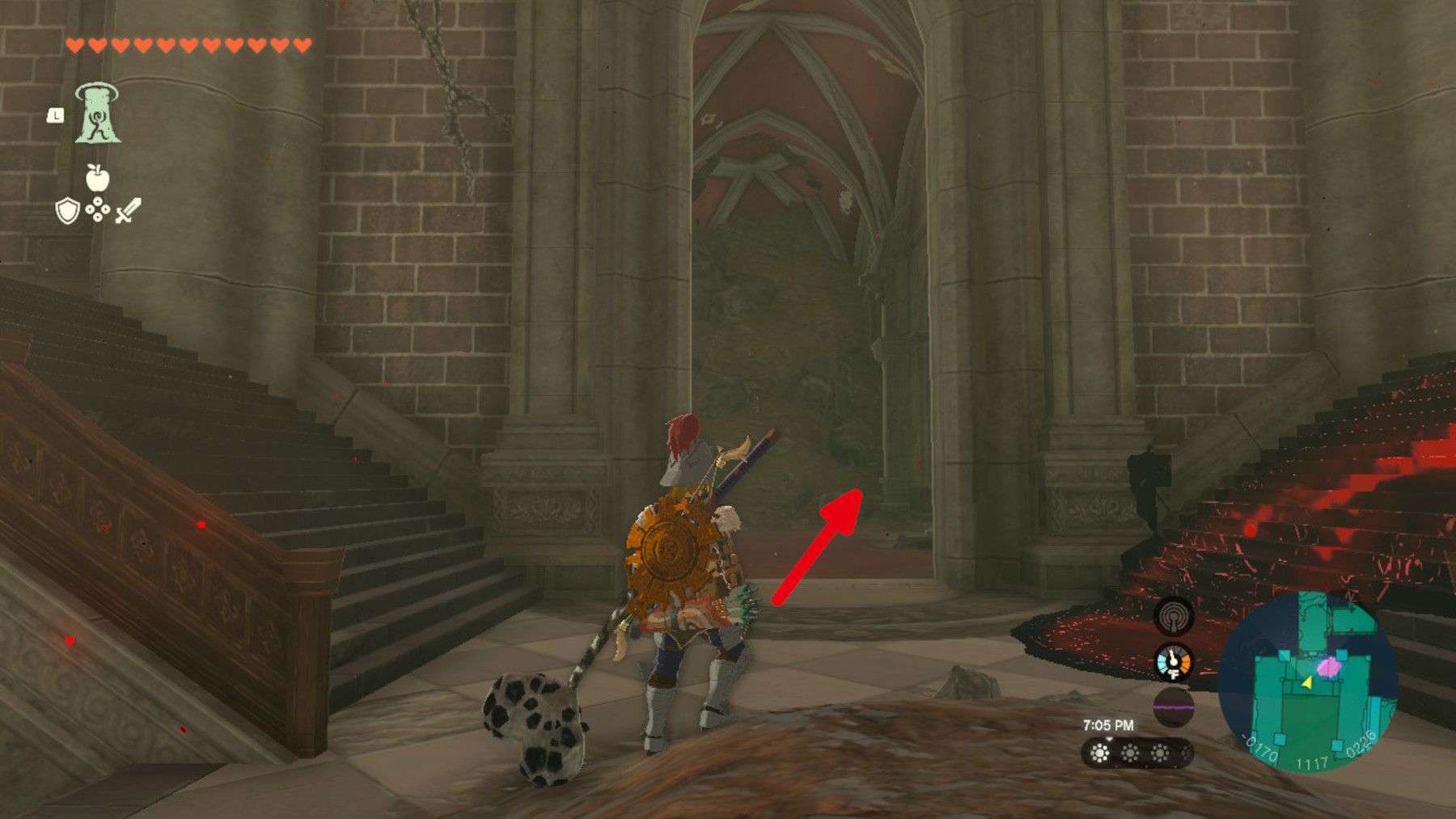Select the shield icon near the d-pad prompt
The height and width of the screenshot is (819, 1456).
(x=67, y=212)
